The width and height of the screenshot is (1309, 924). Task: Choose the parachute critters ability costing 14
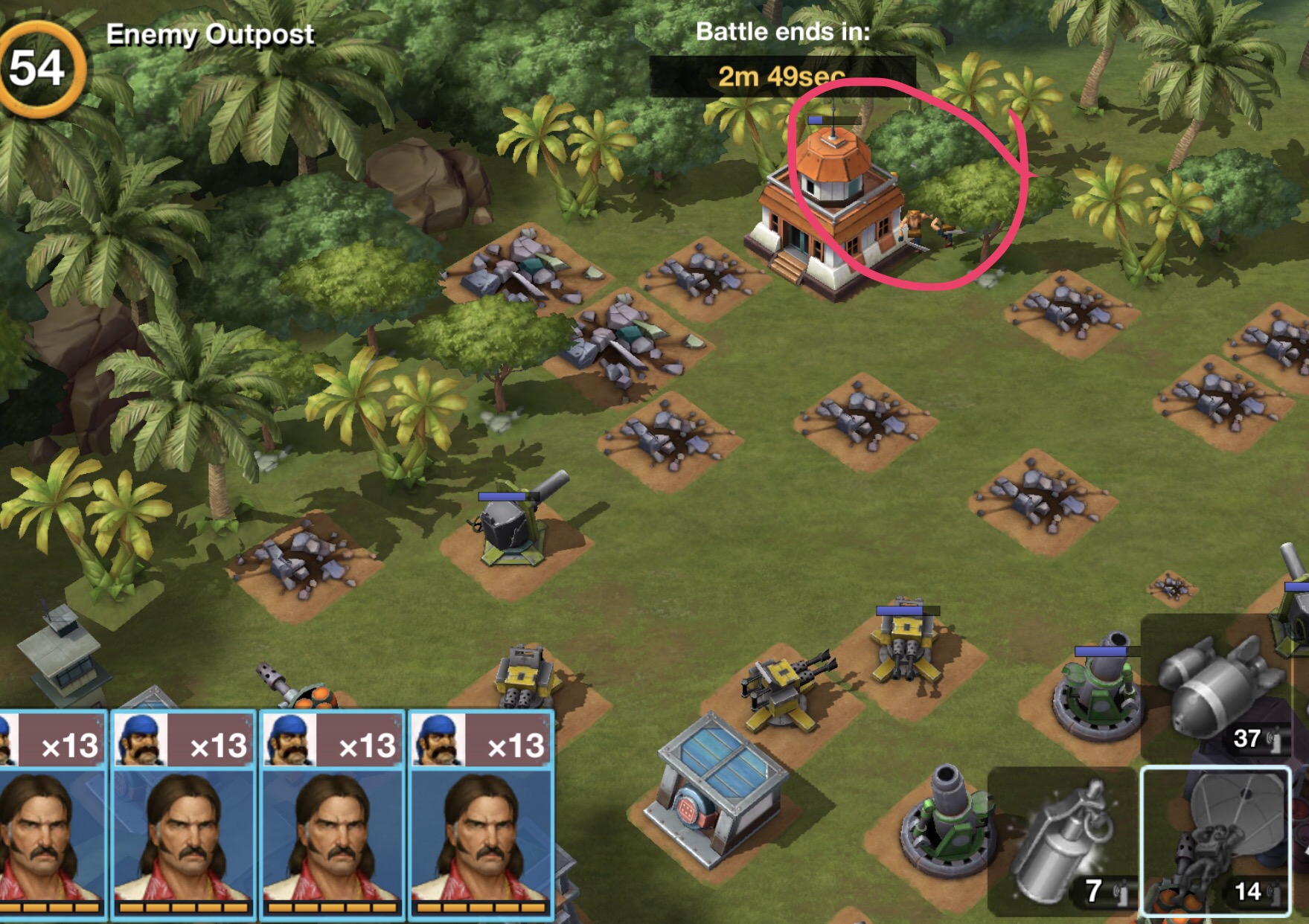tap(1216, 841)
